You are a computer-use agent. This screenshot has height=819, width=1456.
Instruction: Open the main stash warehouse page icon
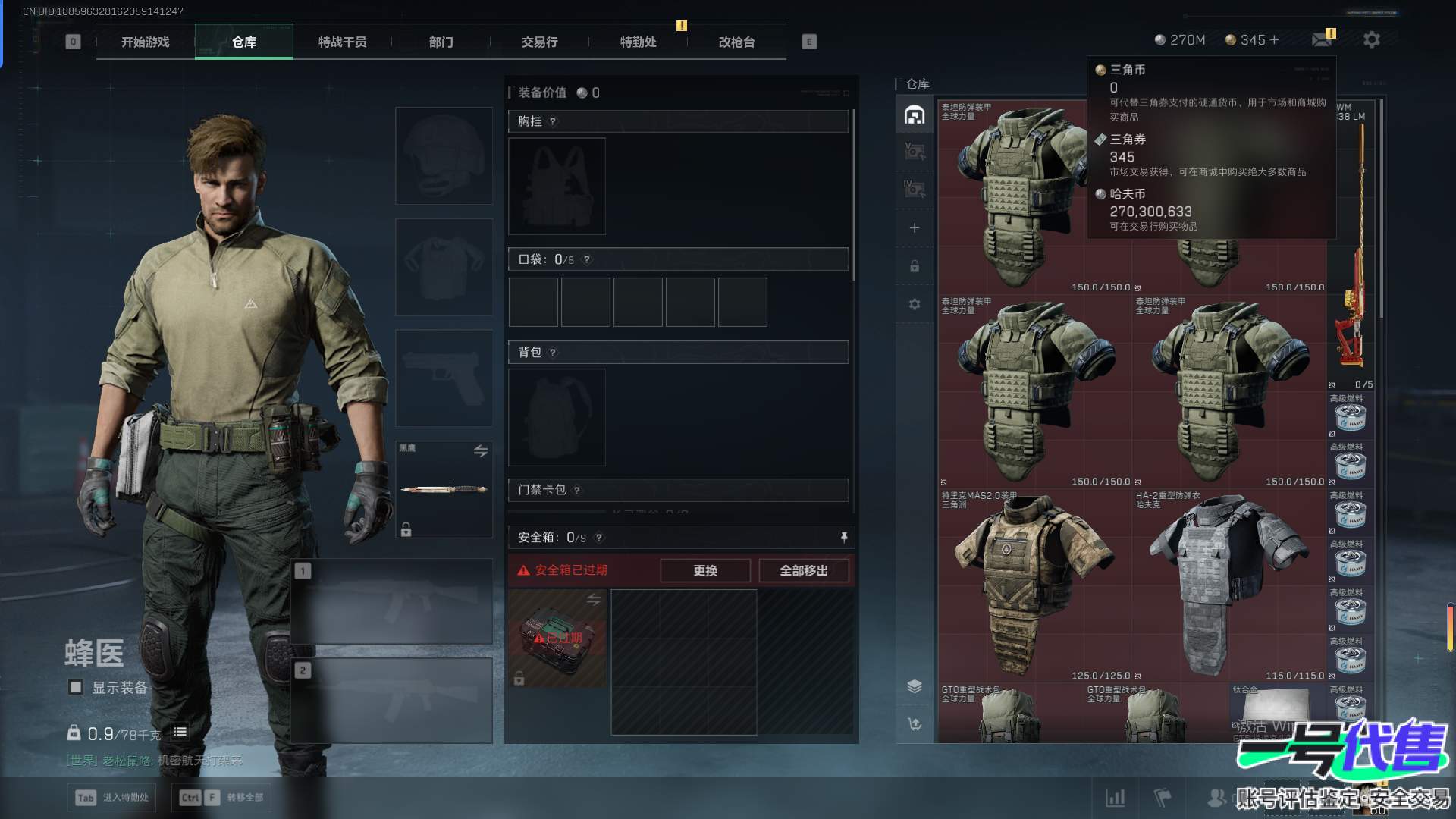pyautogui.click(x=915, y=115)
